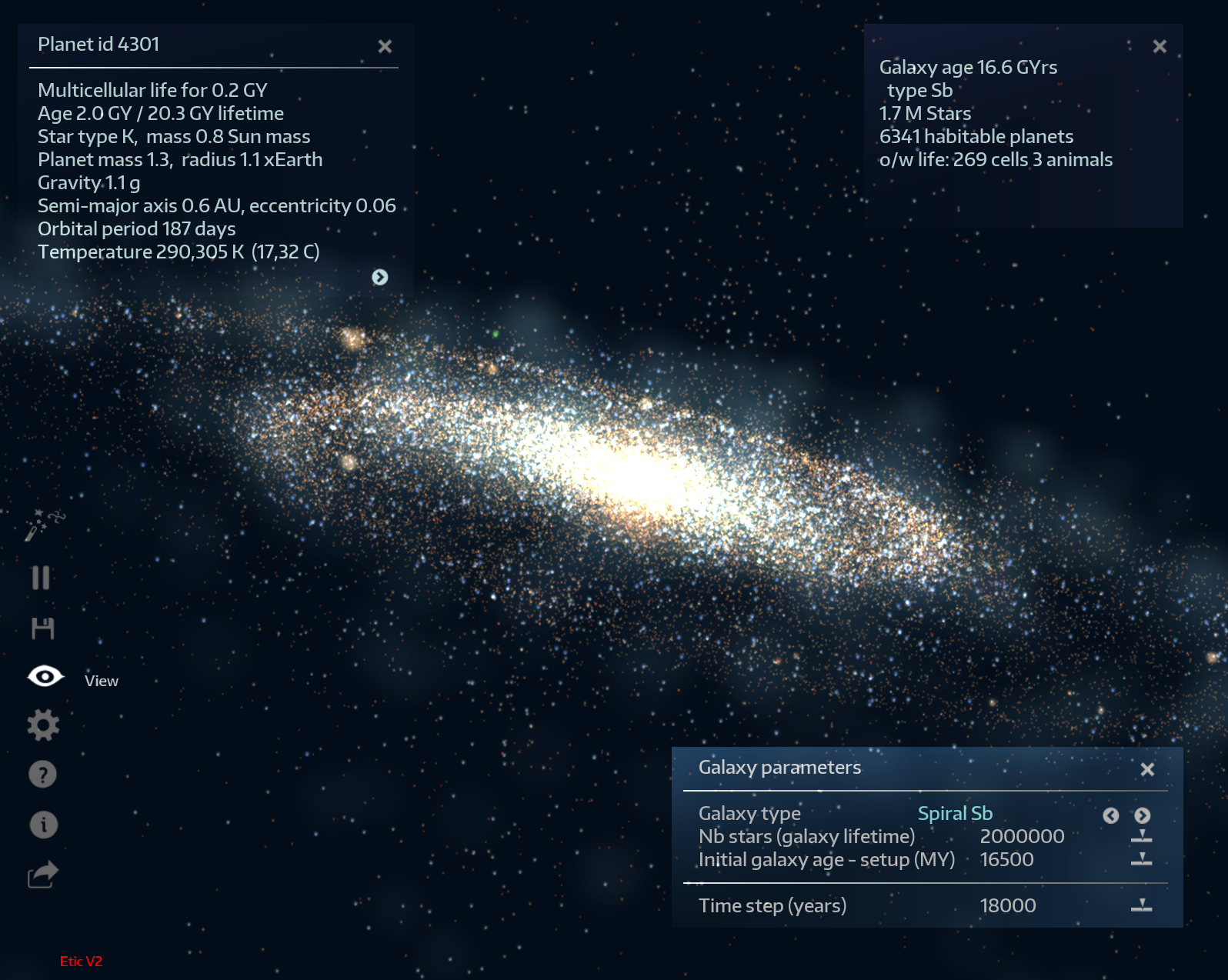Select the Spiral Sb galaxy type label
The image size is (1228, 980).
click(955, 813)
